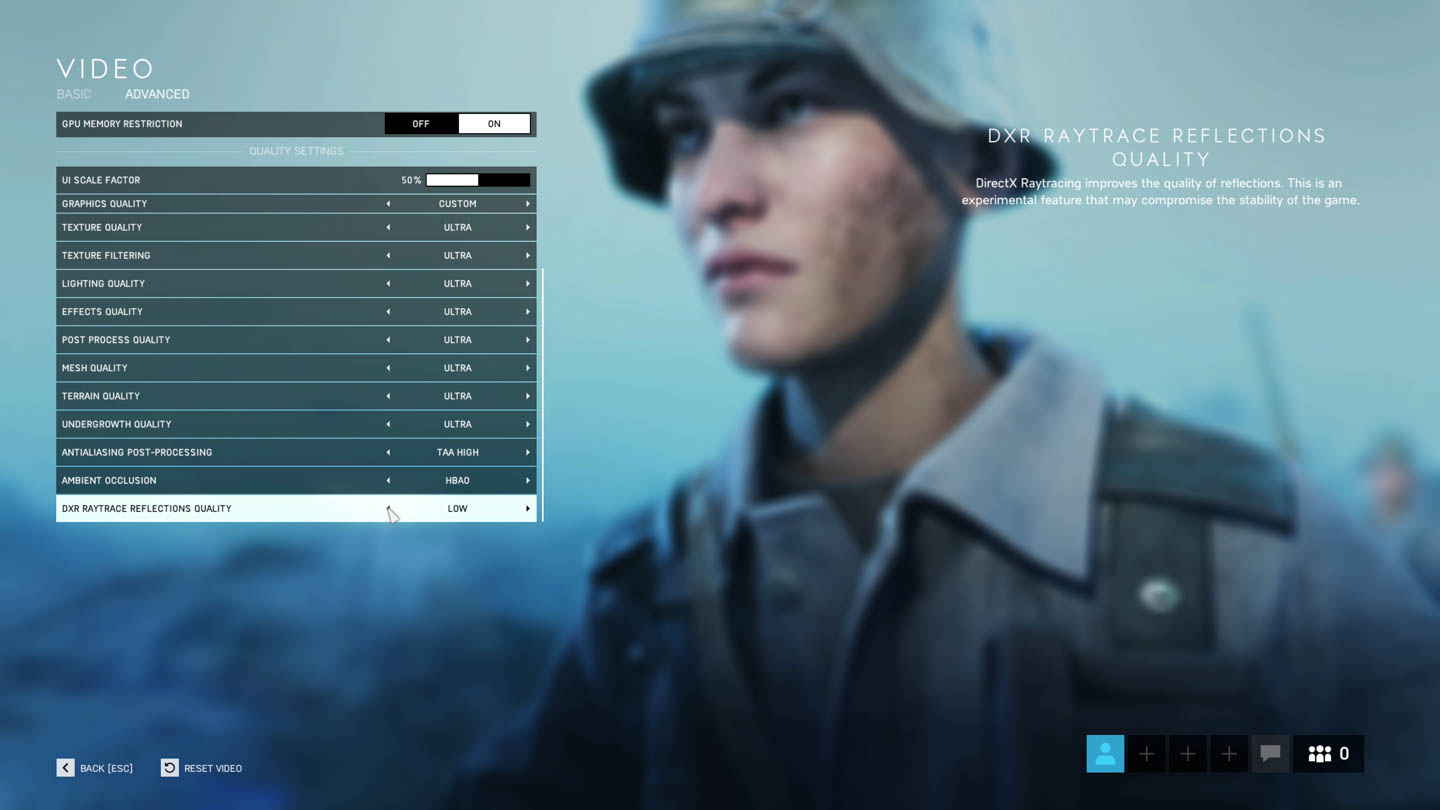Click right arrow for Graphics Quality
Image resolution: width=1440 pixels, height=810 pixels.
click(528, 204)
